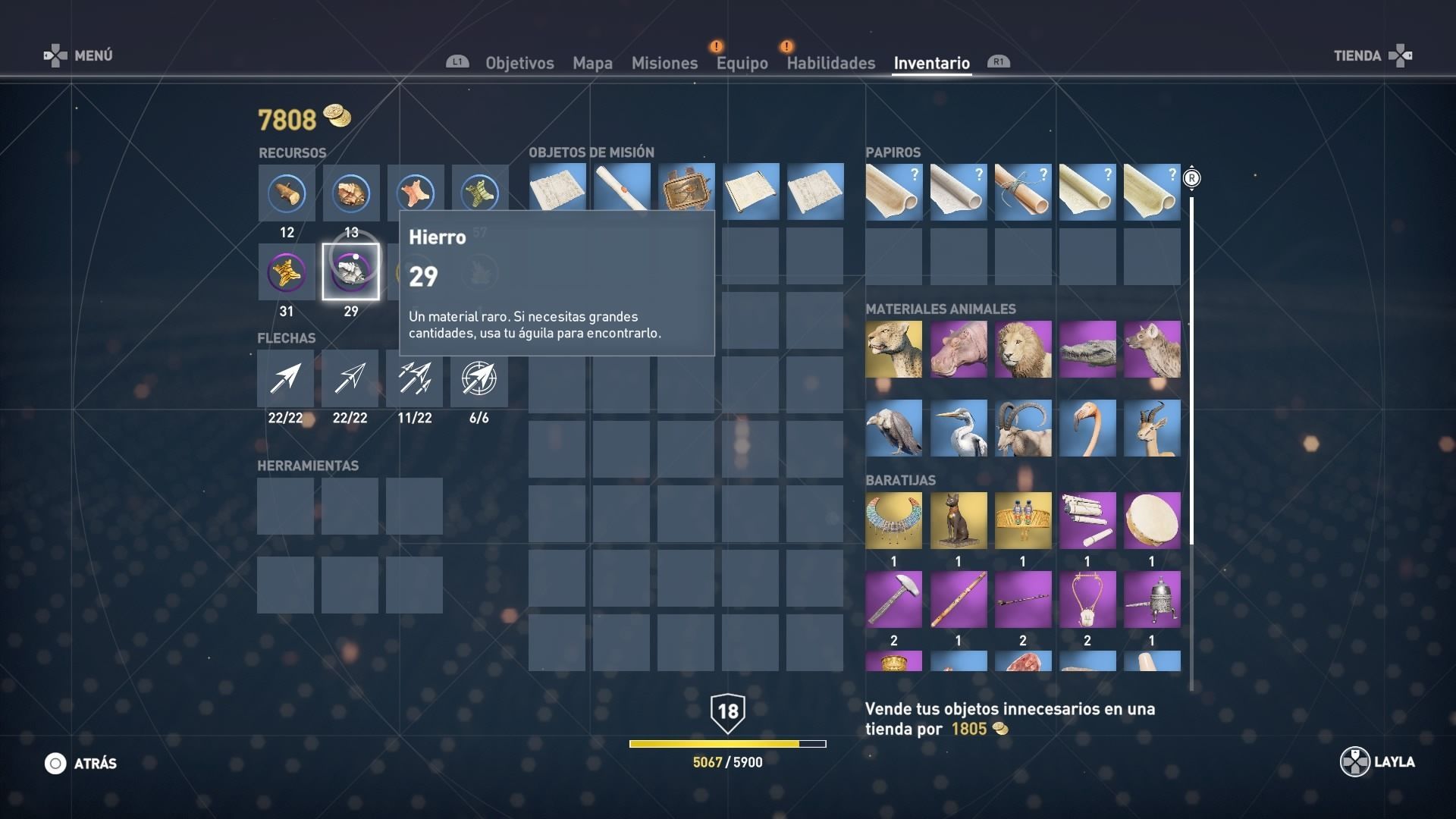Select the rope-tied papyrus scroll
Viewport: 1456px width, 819px height.
point(1022,192)
